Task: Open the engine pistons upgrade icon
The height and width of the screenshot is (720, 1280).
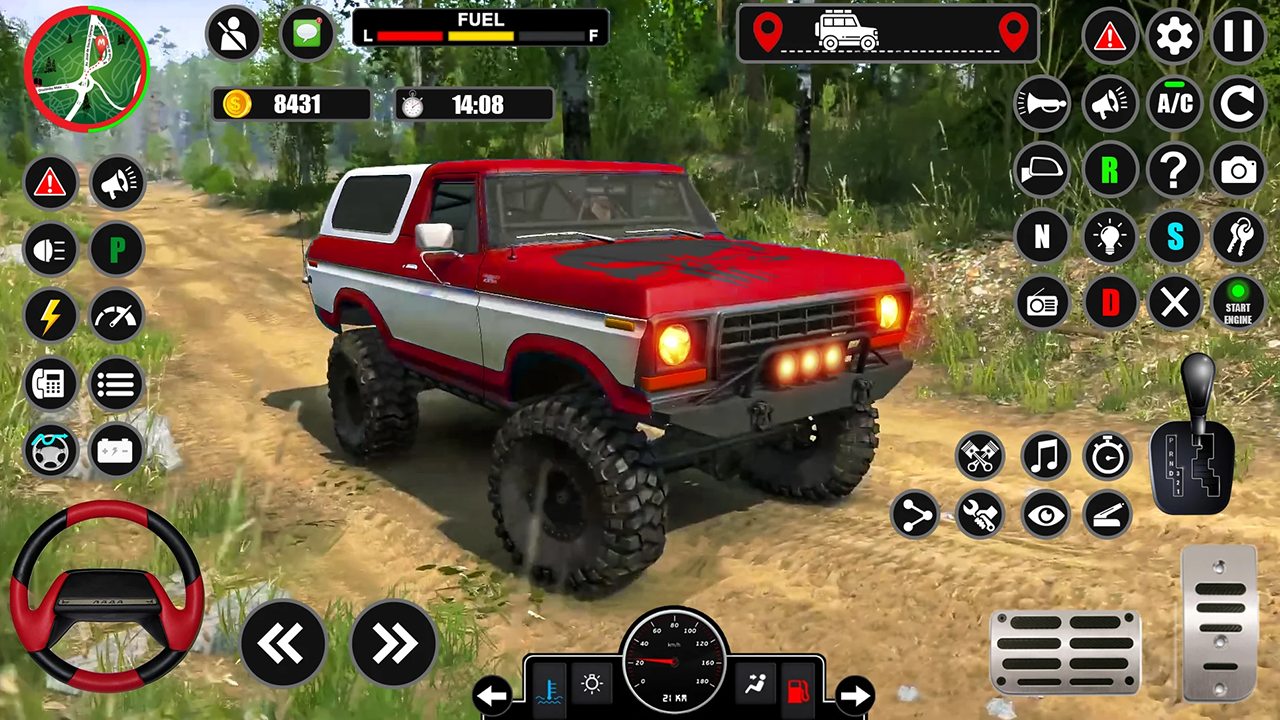Action: pos(979,456)
